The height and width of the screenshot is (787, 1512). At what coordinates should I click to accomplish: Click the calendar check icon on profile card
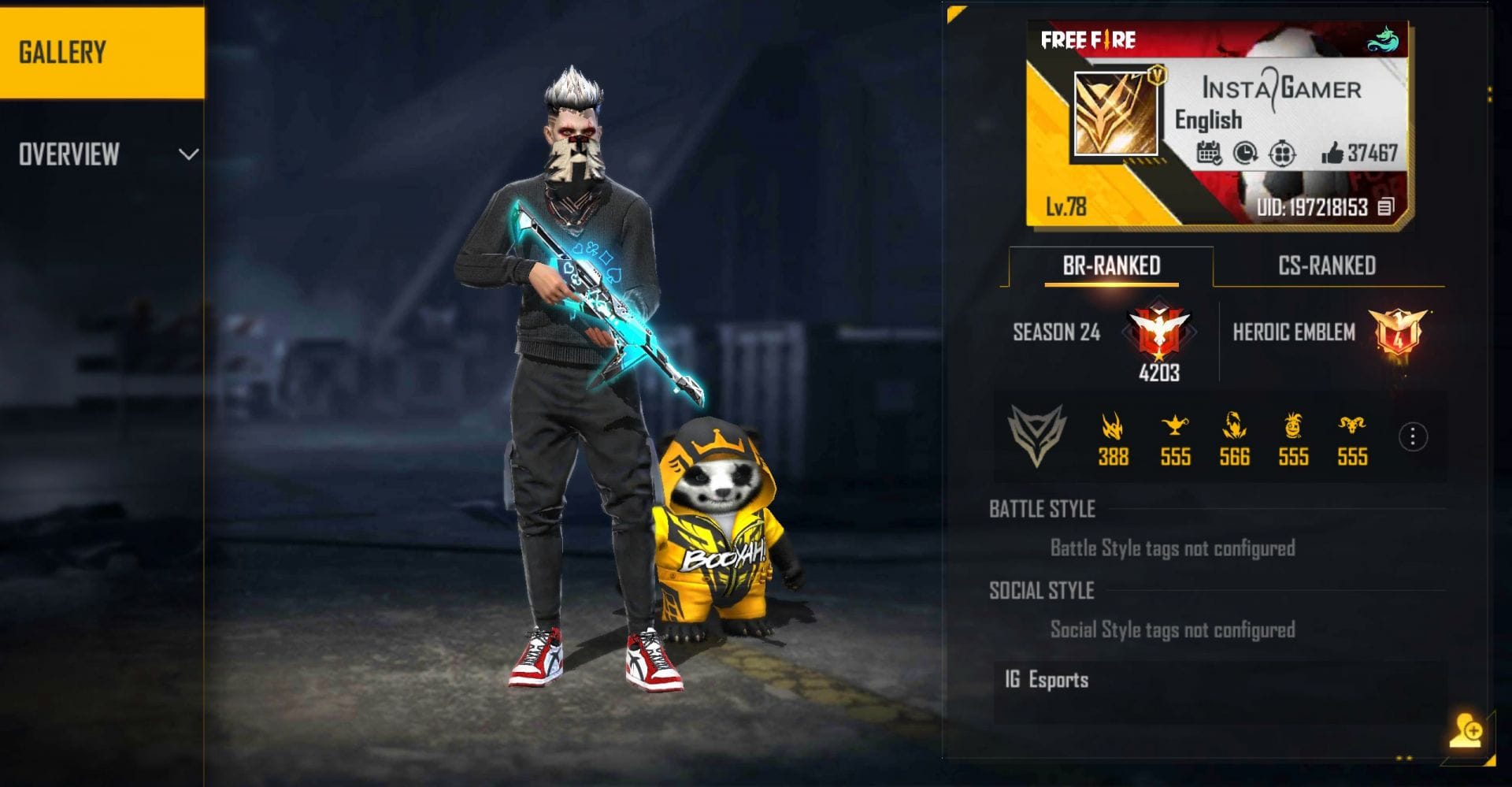[x=1209, y=152]
